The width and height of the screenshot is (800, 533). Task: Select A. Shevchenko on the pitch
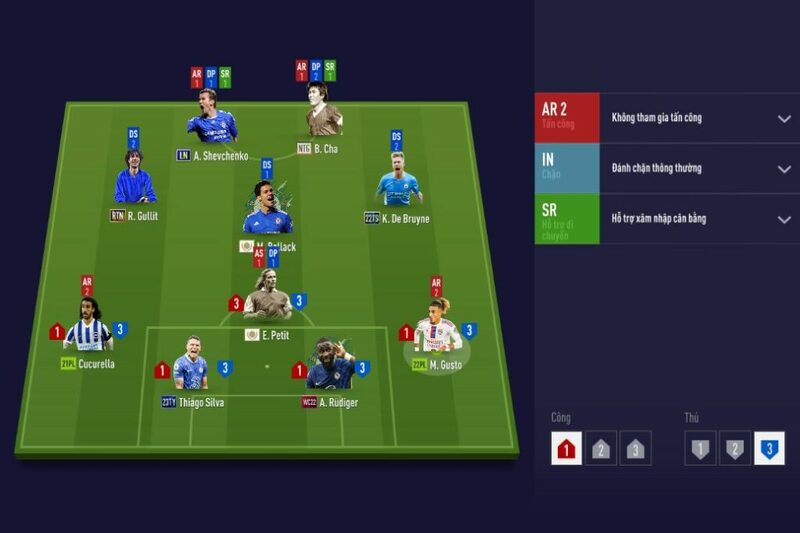click(211, 119)
